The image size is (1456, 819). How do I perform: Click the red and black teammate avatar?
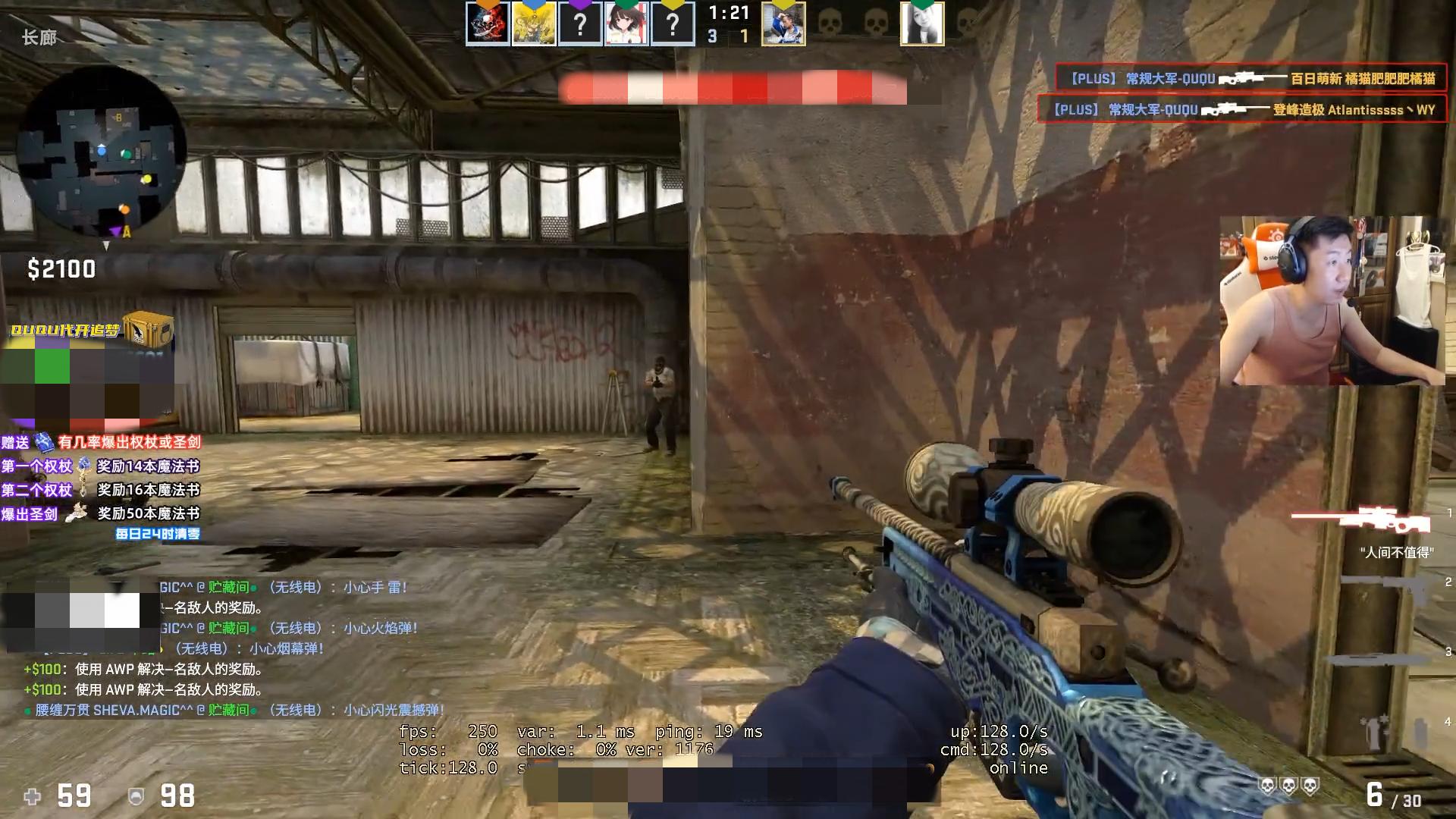[488, 24]
